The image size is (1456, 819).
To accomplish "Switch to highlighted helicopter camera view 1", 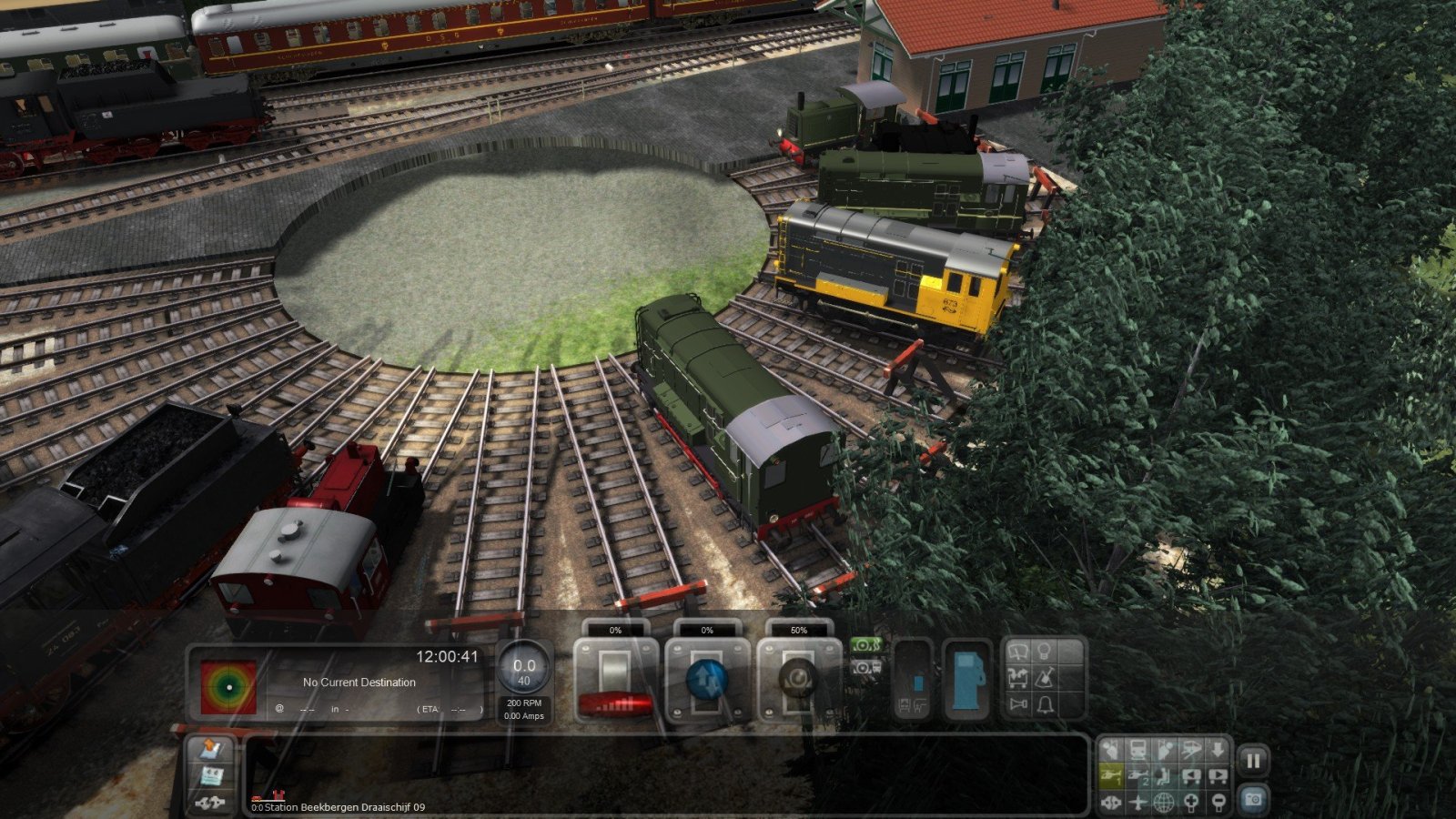I will pyautogui.click(x=1110, y=776).
